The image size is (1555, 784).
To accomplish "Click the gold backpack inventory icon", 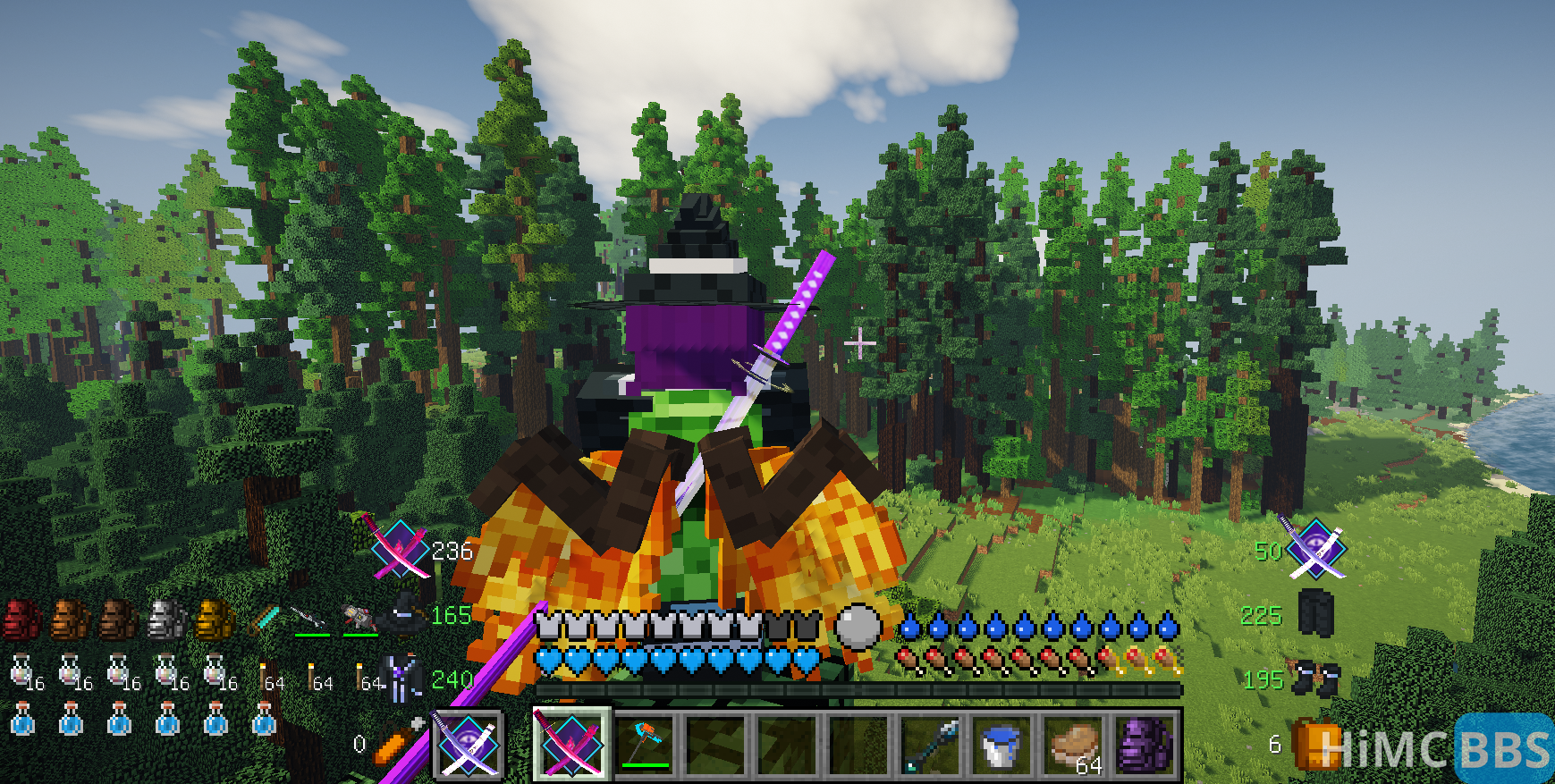I will (215, 620).
